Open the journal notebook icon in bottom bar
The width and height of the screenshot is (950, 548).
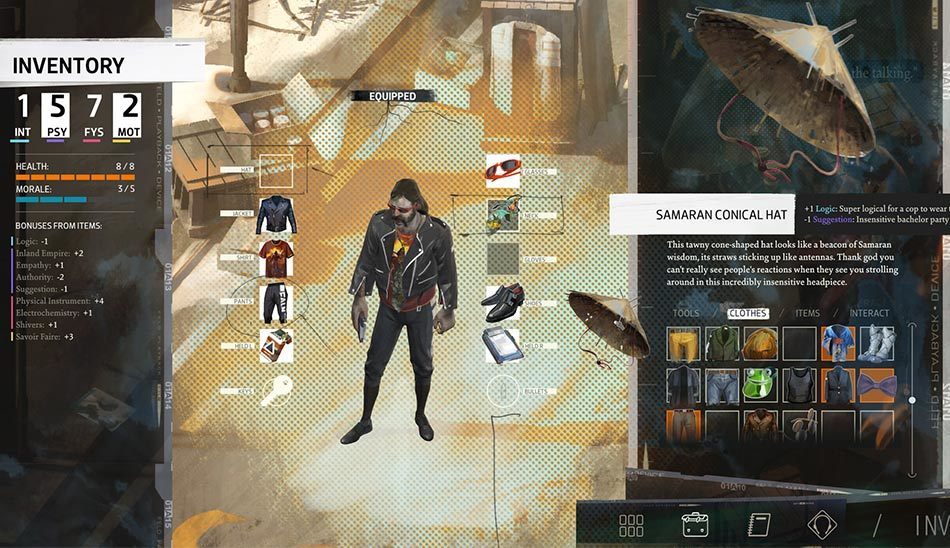coord(757,524)
